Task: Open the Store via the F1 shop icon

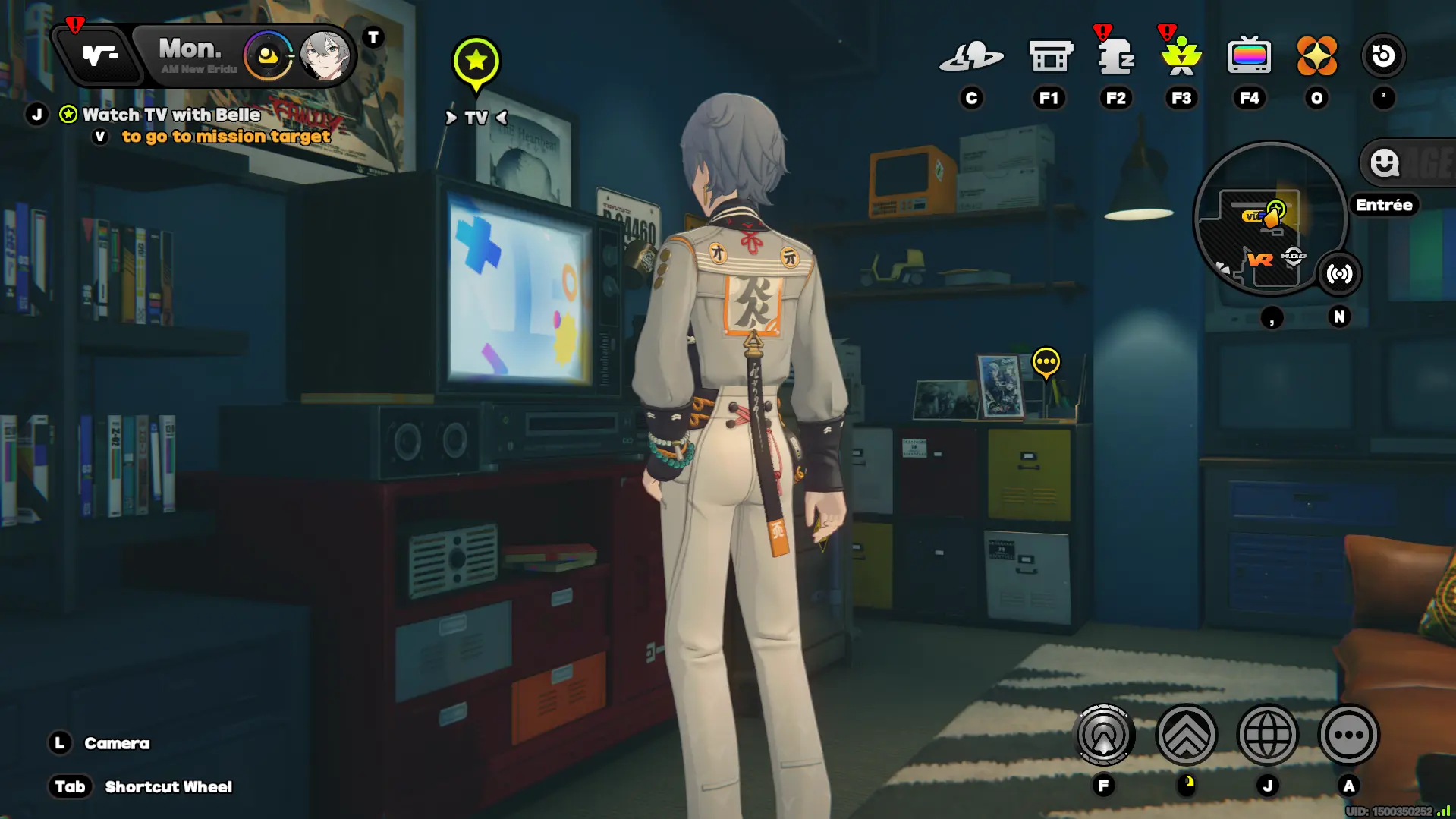Action: click(x=1050, y=55)
